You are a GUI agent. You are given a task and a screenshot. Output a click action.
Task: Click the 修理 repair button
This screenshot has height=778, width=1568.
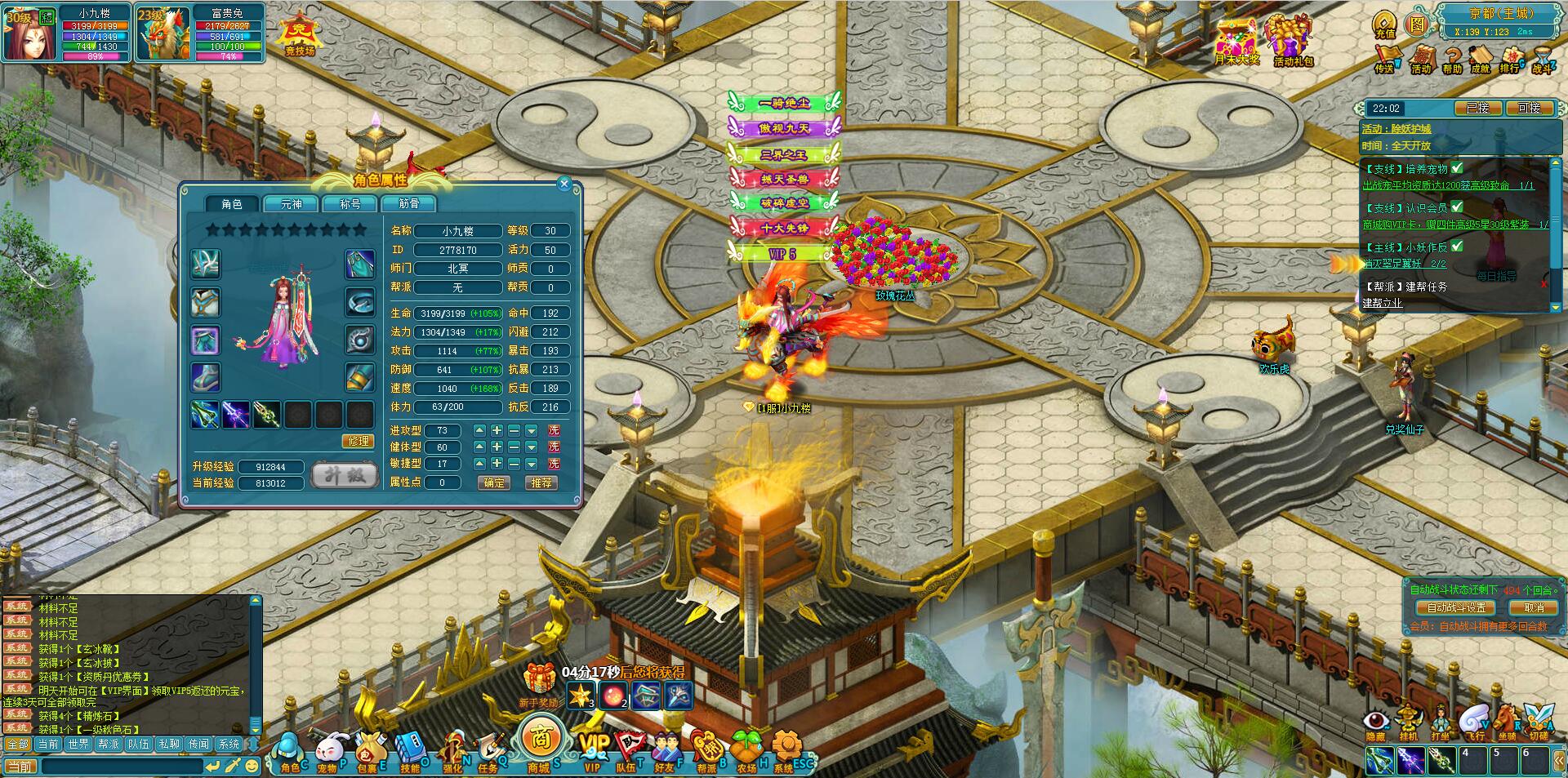point(359,441)
